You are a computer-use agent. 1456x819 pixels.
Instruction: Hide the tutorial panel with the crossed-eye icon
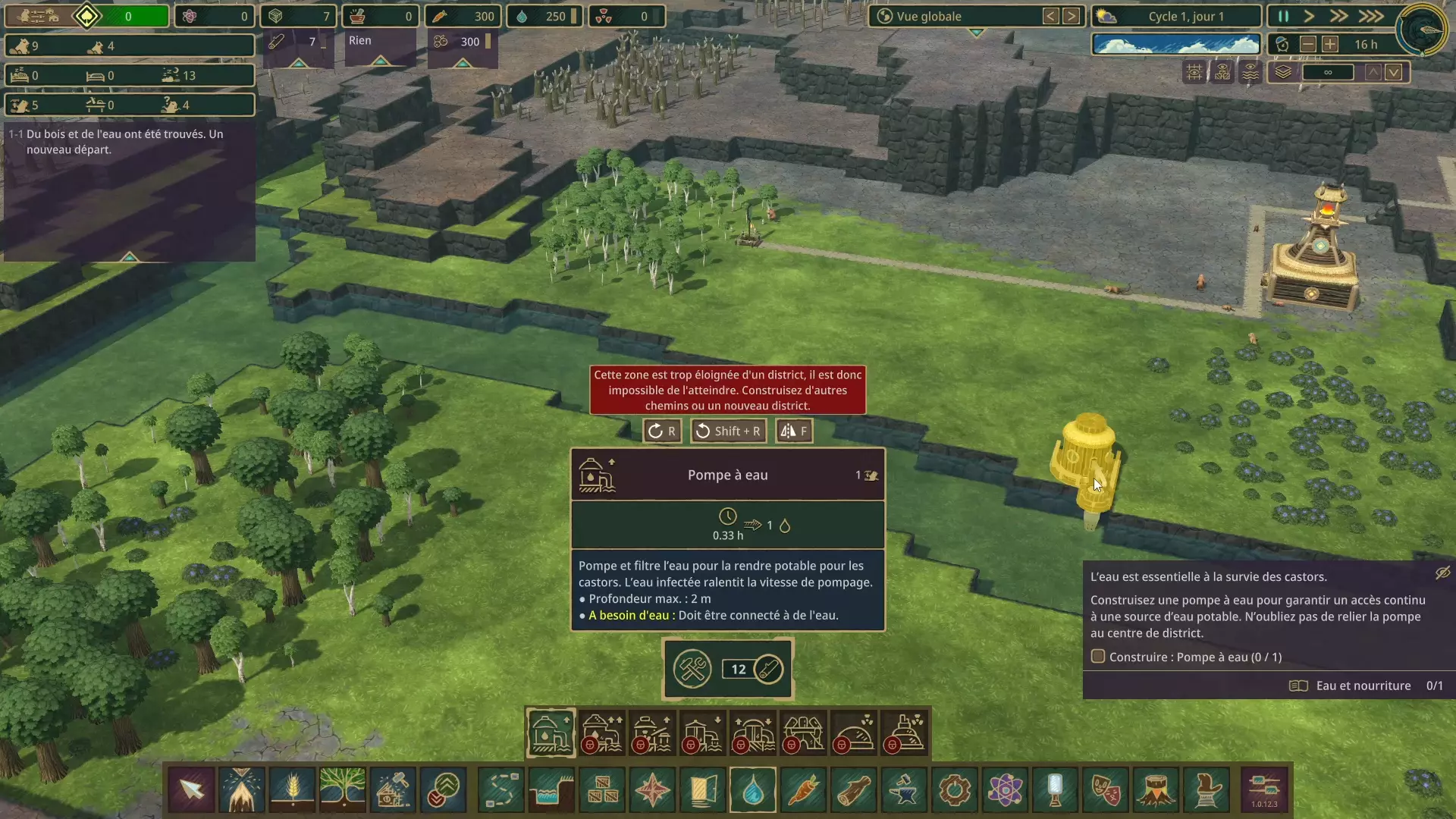pos(1442,573)
